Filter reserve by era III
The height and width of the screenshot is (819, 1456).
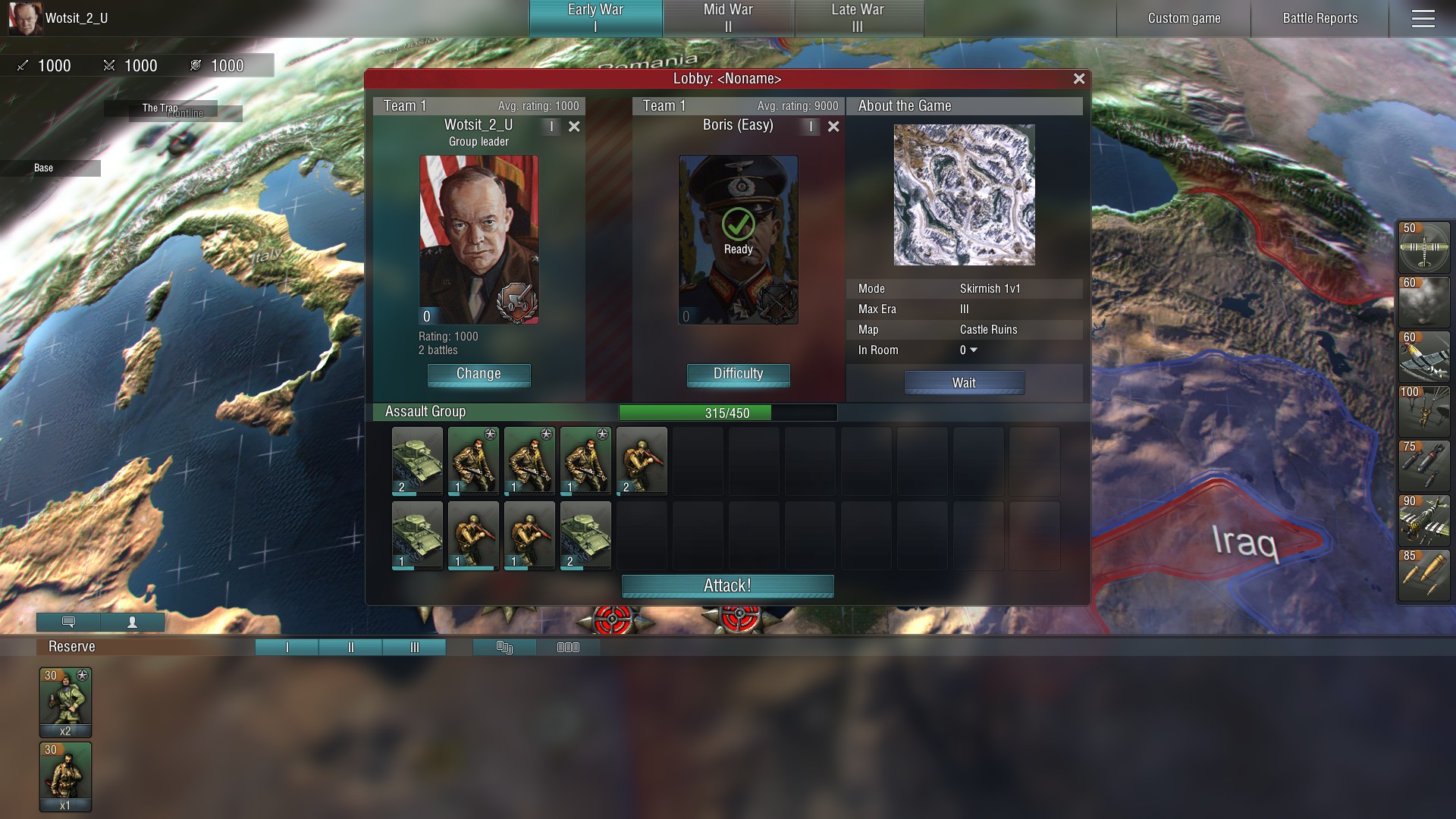414,647
